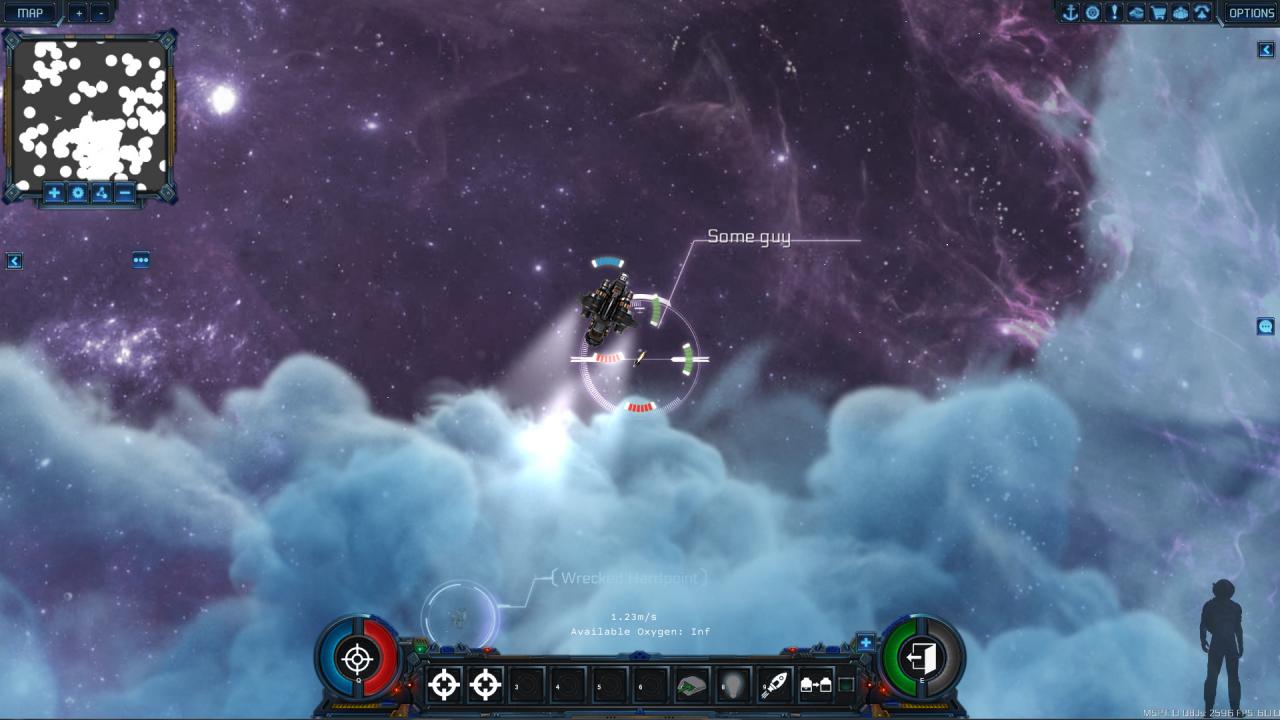Screen dimensions: 1280x720
Task: Select the anchor docking icon in the top toolbar
Action: point(1071,12)
